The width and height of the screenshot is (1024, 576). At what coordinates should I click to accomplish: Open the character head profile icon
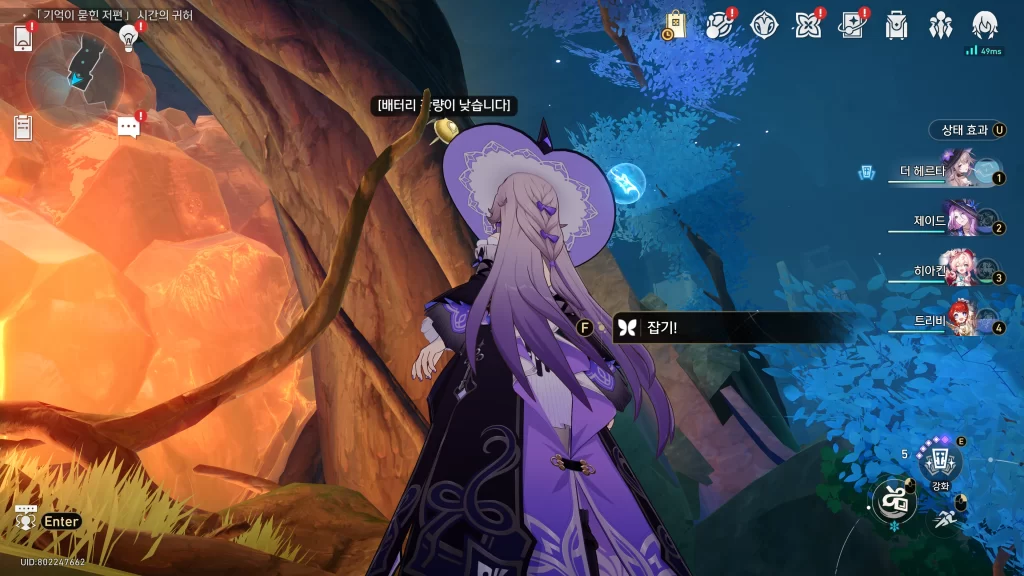(x=985, y=25)
